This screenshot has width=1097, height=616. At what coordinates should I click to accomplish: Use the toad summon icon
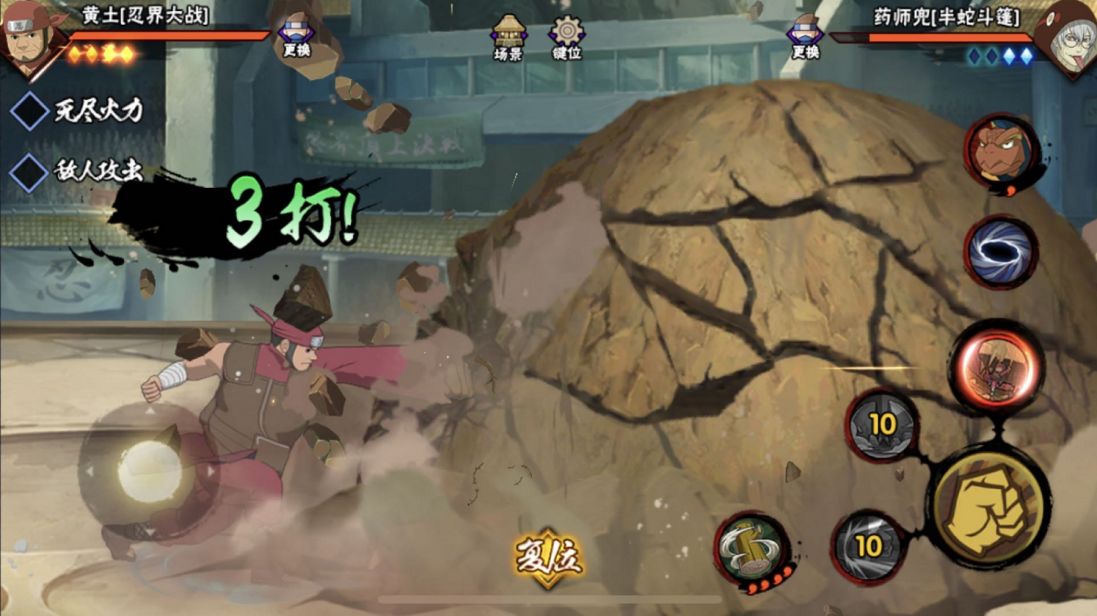[1001, 153]
